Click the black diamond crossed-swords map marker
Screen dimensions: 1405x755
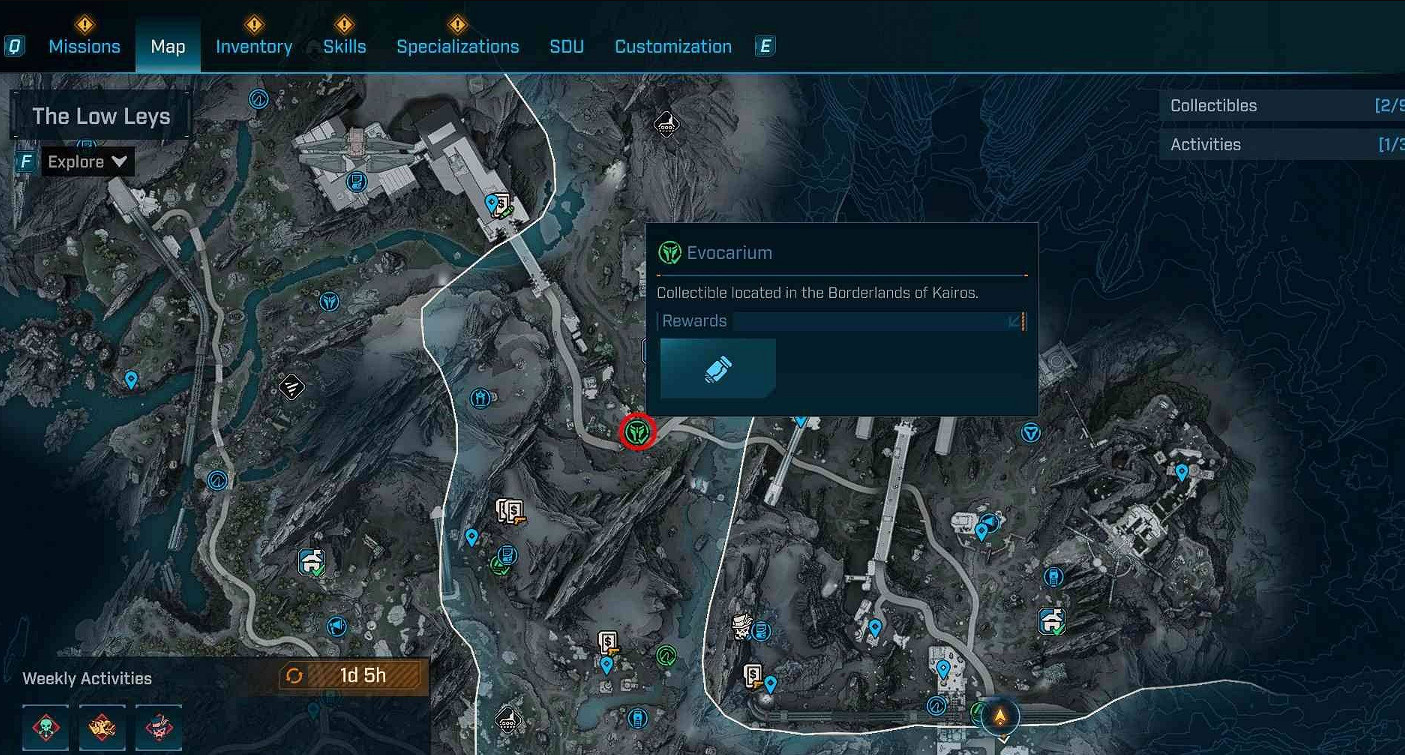coord(291,387)
